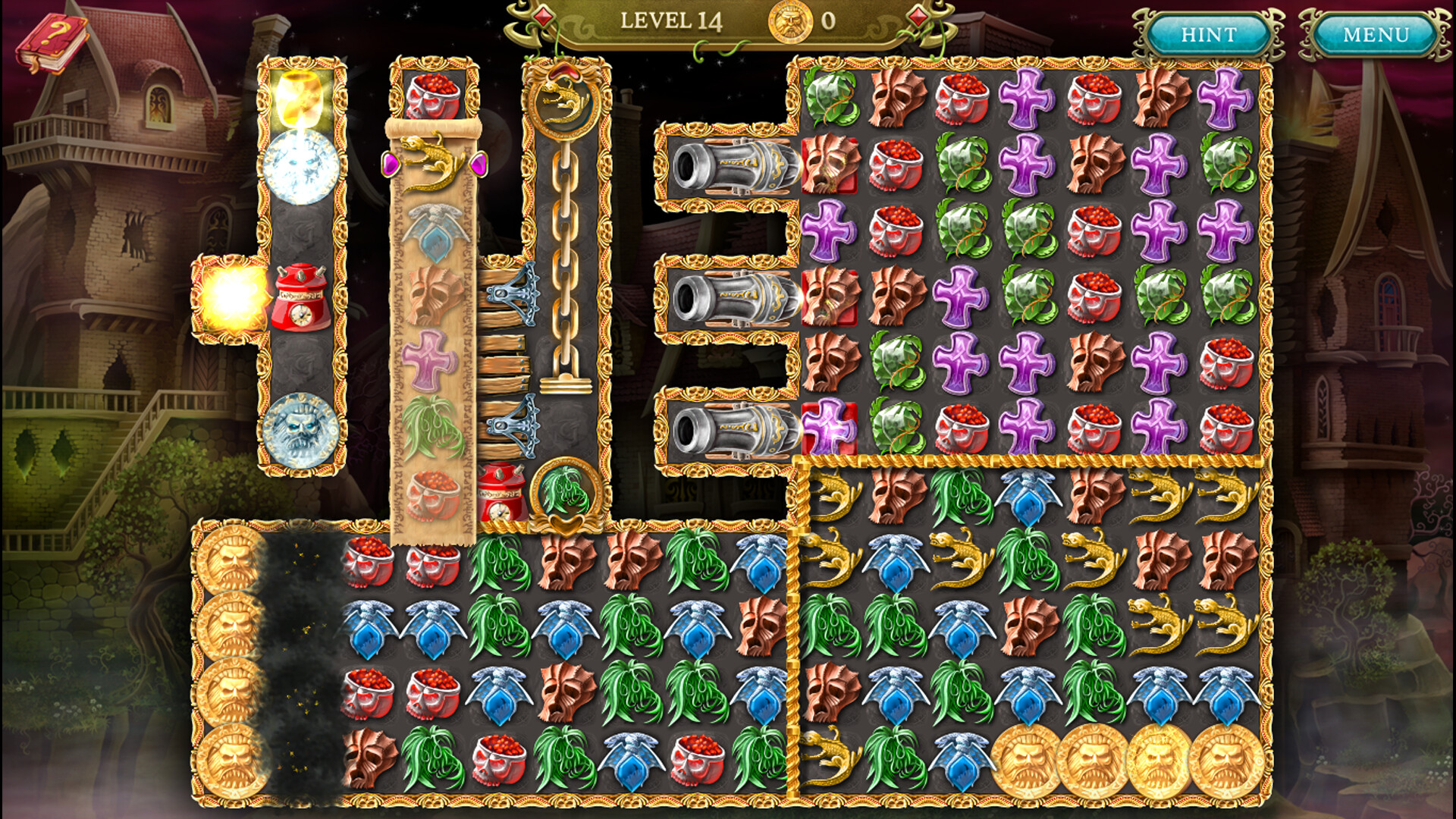The width and height of the screenshot is (1456, 819).
Task: Fire the topmost silver cannon tile
Action: 732,167
